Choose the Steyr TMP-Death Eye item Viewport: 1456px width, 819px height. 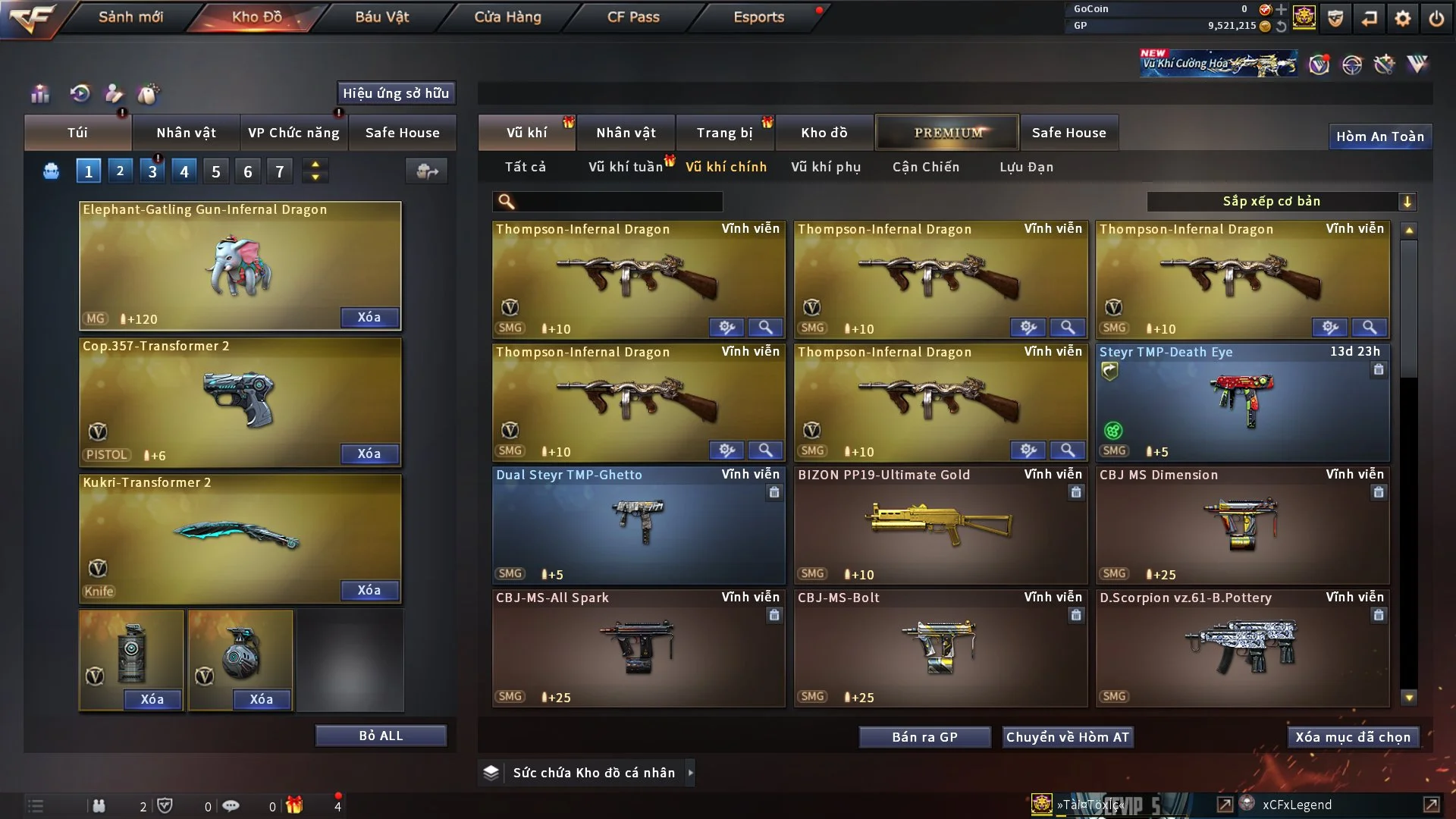1242,402
